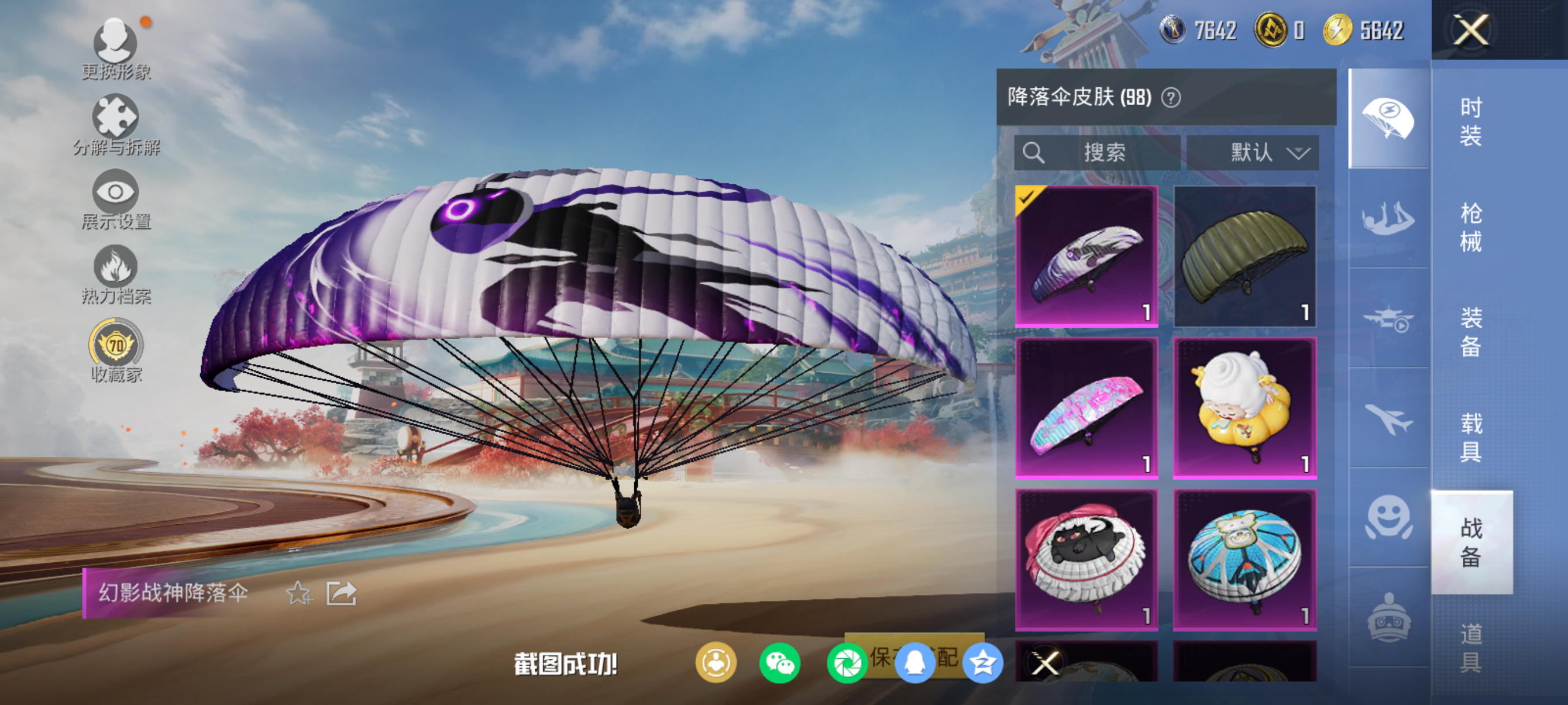Share screenshot to WeChat
1568x705 pixels.
click(x=780, y=663)
